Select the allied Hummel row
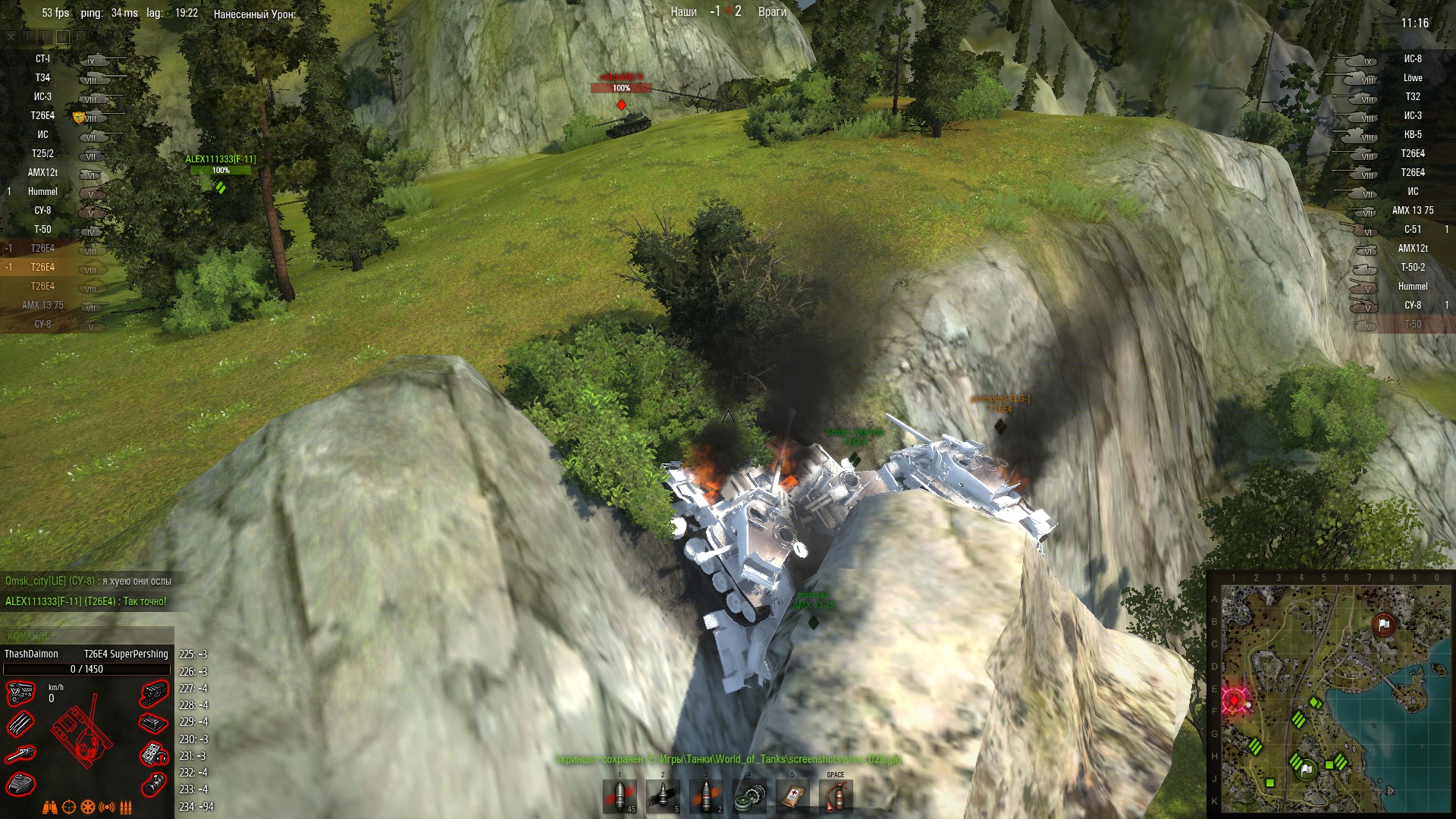 pyautogui.click(x=43, y=192)
